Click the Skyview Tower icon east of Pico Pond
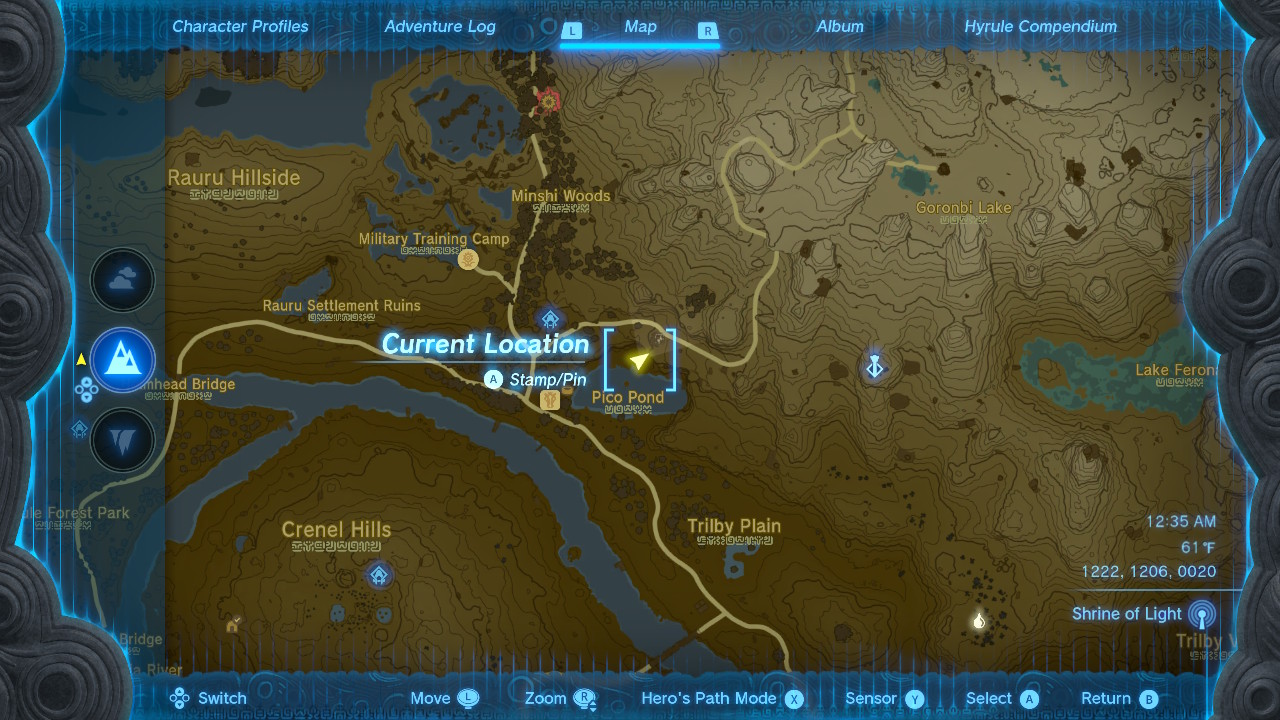The height and width of the screenshot is (720, 1280). pyautogui.click(x=875, y=366)
